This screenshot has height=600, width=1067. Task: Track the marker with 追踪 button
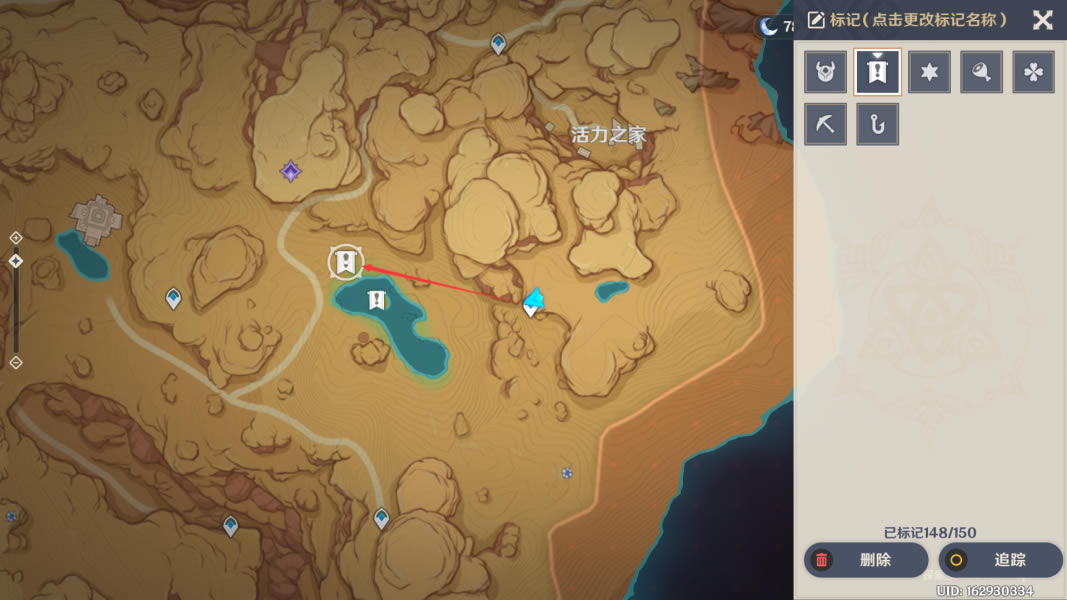tap(1000, 560)
